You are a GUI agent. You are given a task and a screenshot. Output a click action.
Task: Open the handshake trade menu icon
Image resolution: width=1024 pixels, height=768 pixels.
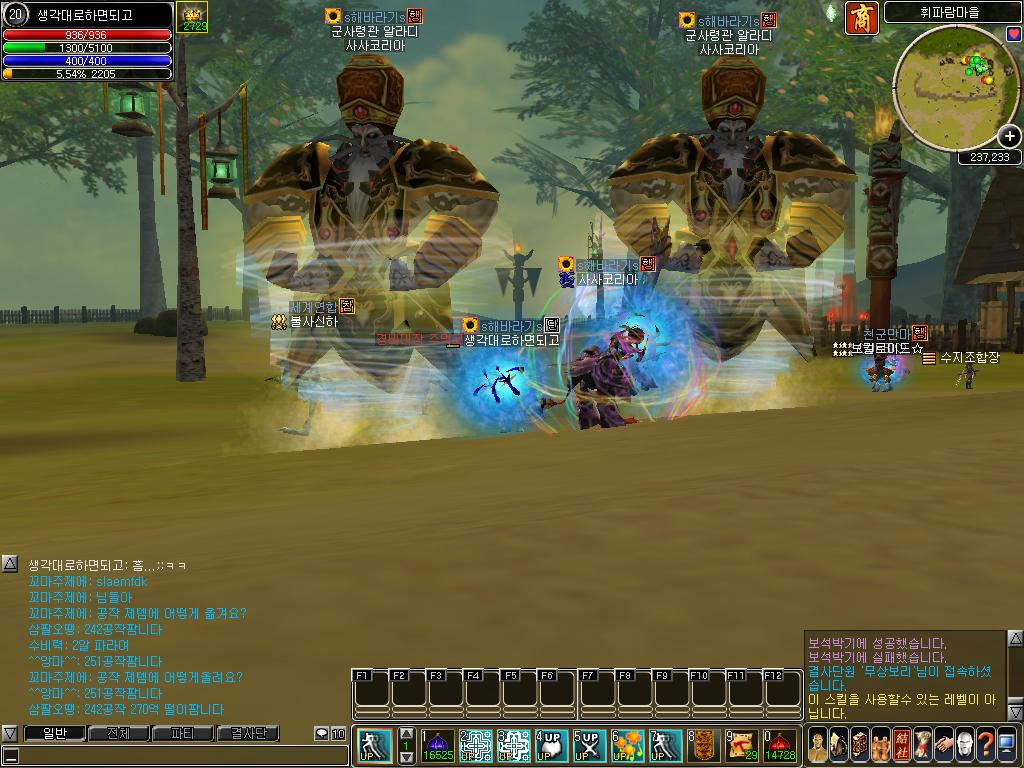[943, 744]
